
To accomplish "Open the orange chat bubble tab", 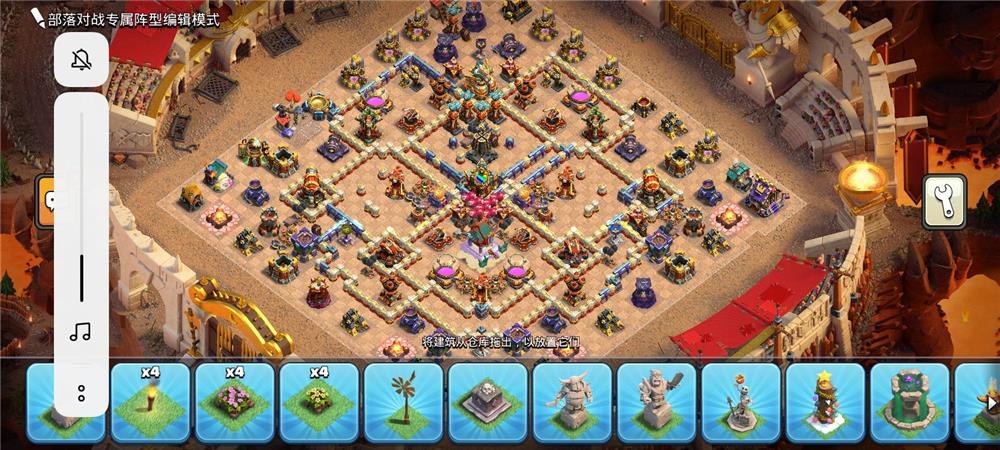I will coord(47,201).
